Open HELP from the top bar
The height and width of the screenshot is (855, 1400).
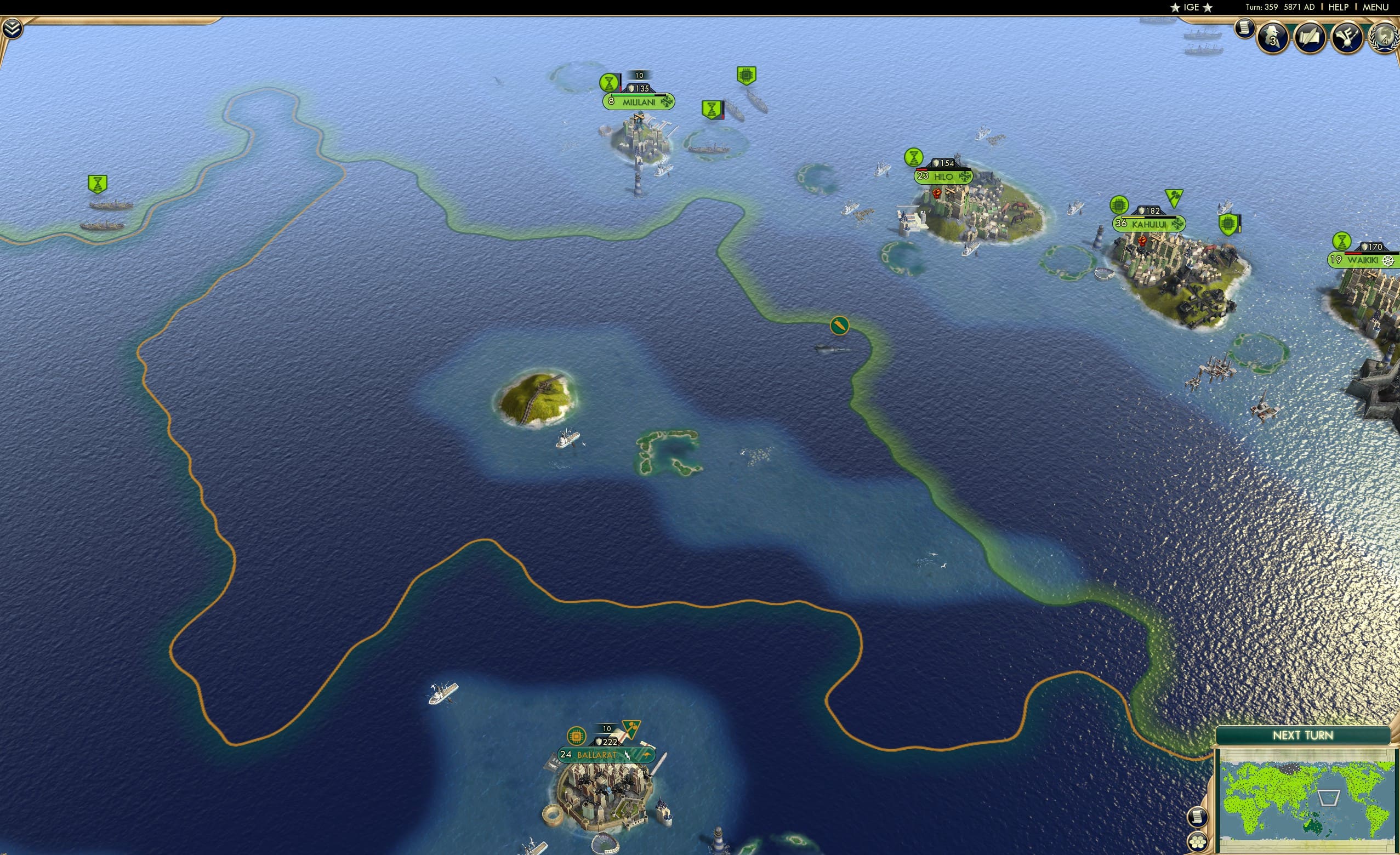1339,7
